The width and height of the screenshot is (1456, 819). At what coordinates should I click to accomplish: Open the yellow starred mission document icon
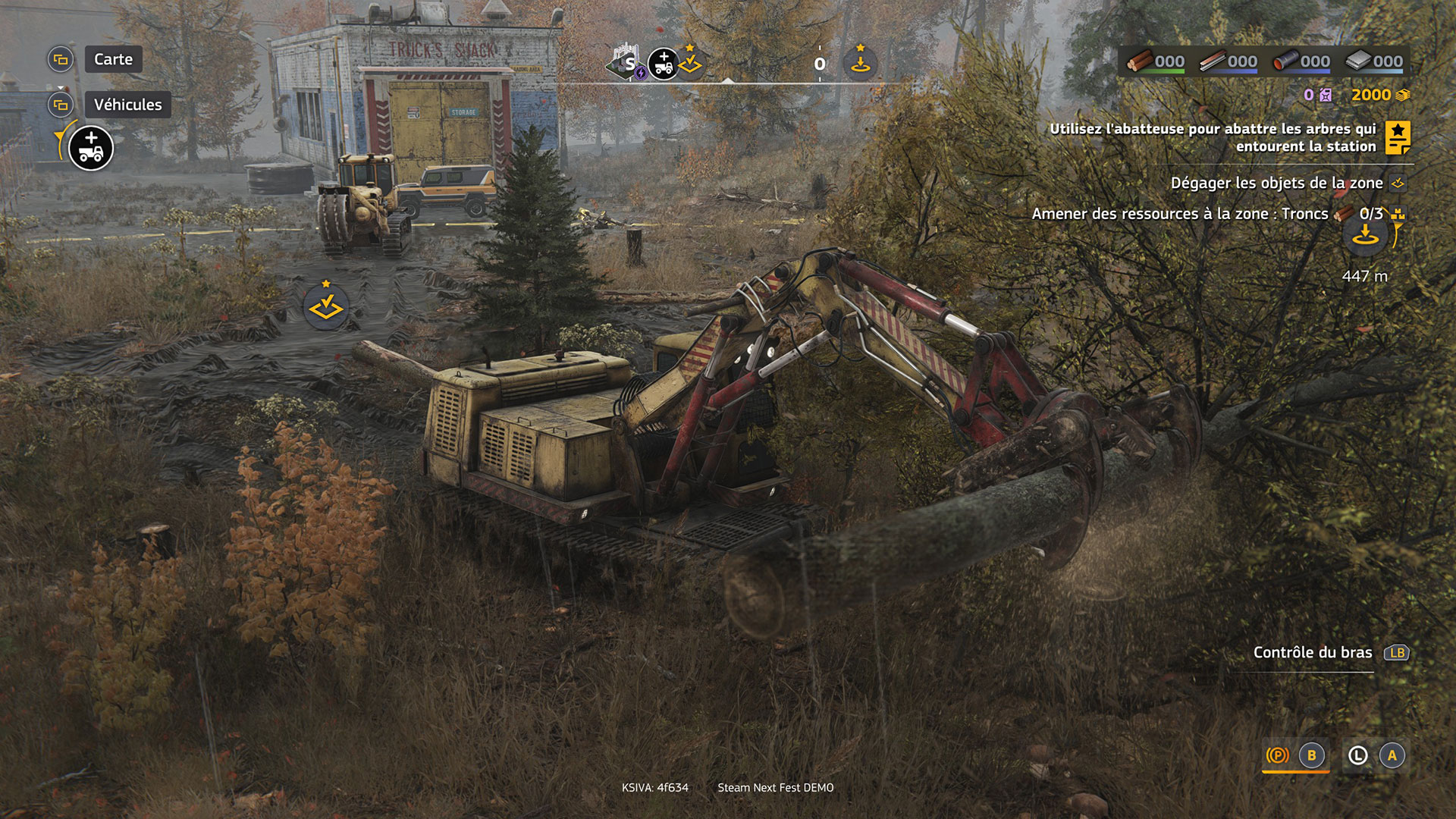point(1398,137)
